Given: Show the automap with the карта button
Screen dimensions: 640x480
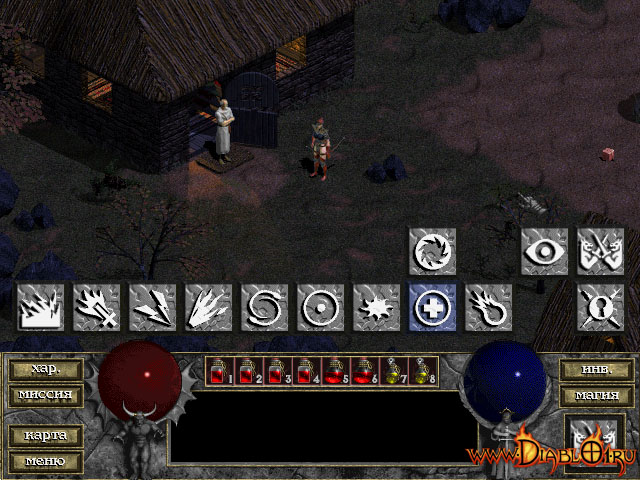Looking at the screenshot, I should (x=46, y=436).
